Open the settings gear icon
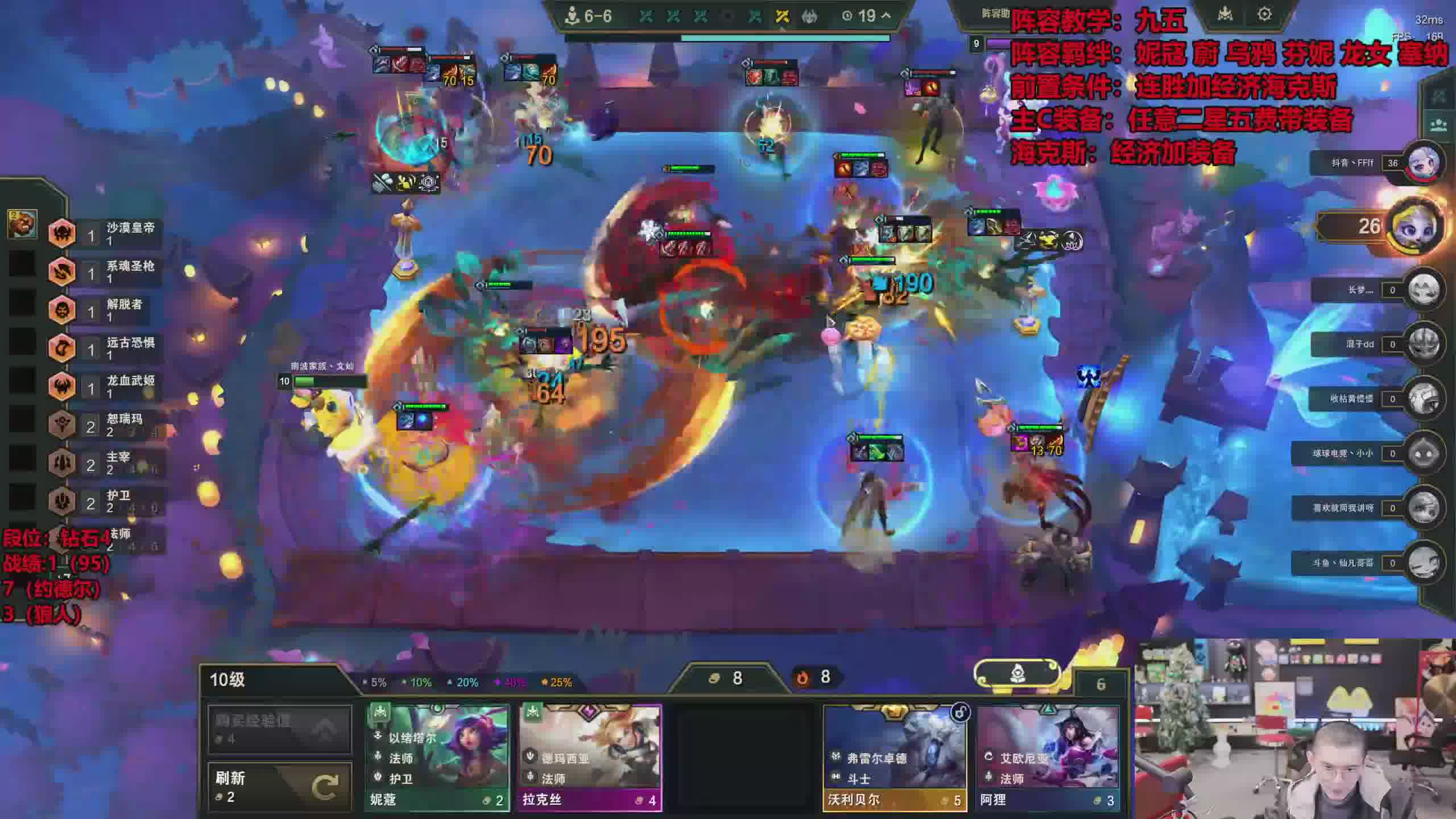Image resolution: width=1456 pixels, height=819 pixels. click(1264, 14)
